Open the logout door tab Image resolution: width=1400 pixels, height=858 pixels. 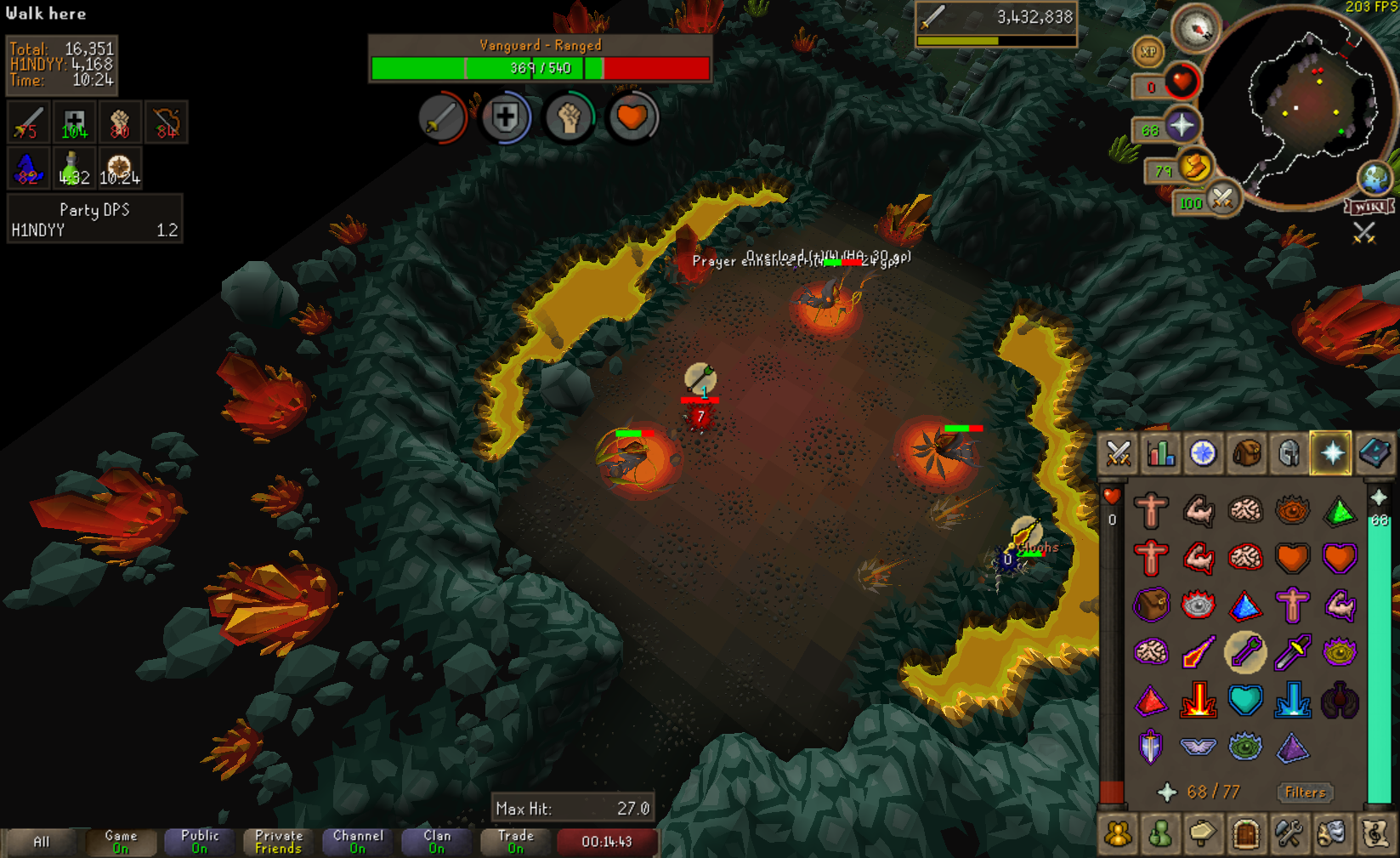click(x=1245, y=834)
